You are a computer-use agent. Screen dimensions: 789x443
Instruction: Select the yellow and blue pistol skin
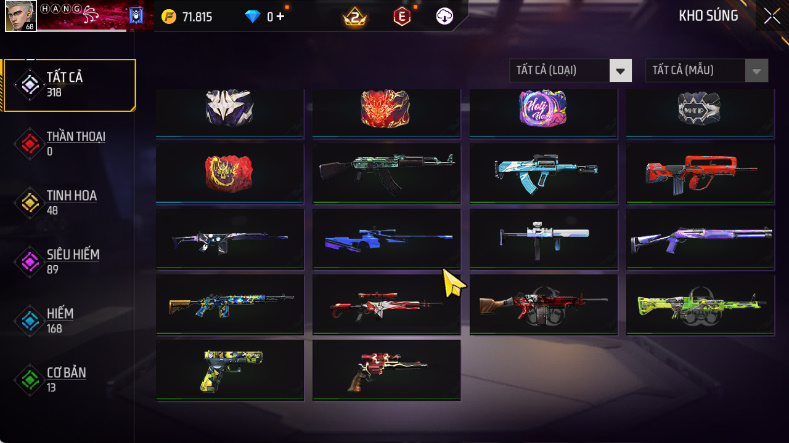tap(230, 370)
